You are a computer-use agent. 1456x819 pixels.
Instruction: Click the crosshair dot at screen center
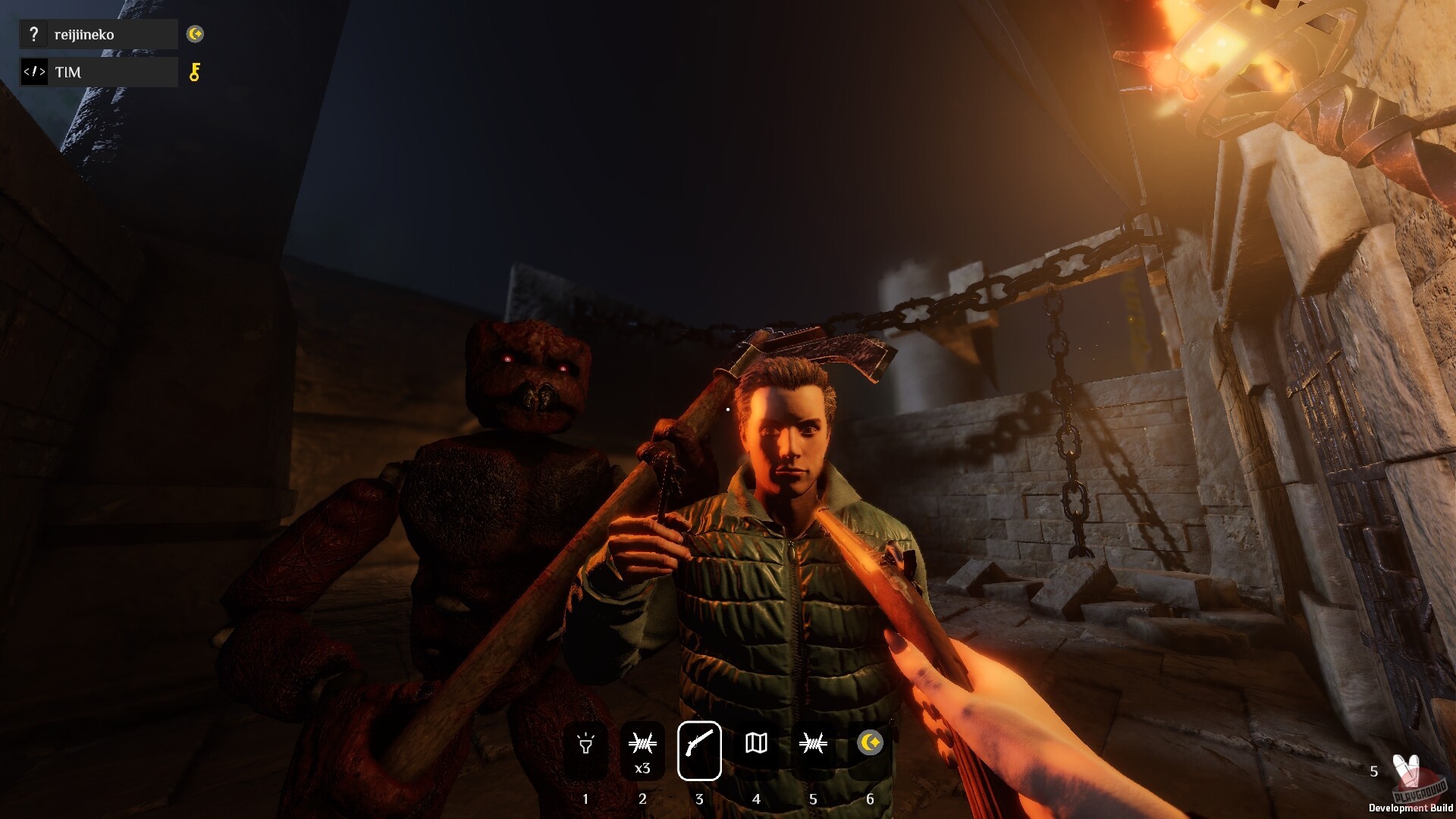(x=728, y=409)
